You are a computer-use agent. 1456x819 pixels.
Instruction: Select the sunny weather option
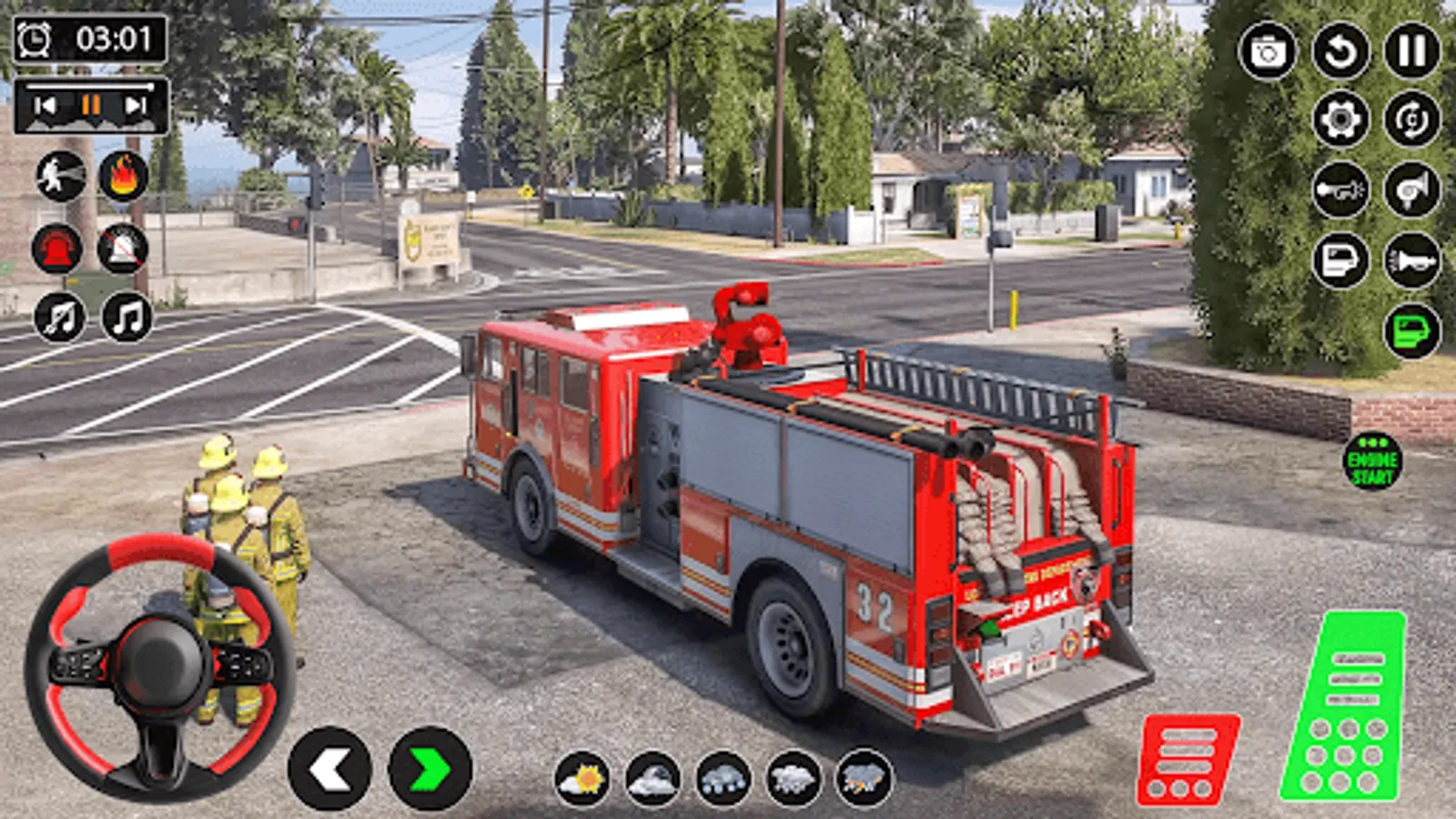pyautogui.click(x=587, y=780)
